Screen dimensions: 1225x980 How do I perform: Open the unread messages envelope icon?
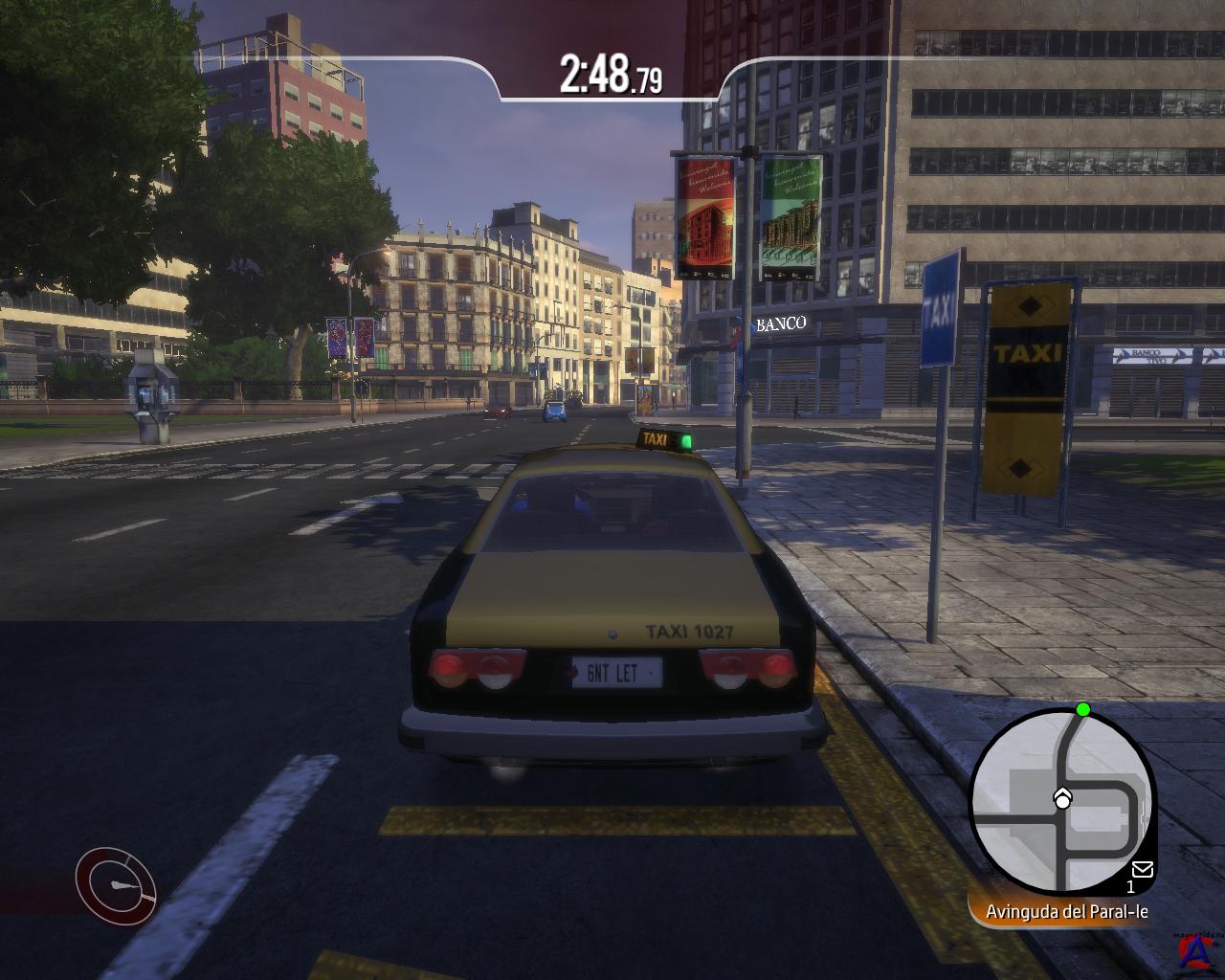(1142, 869)
